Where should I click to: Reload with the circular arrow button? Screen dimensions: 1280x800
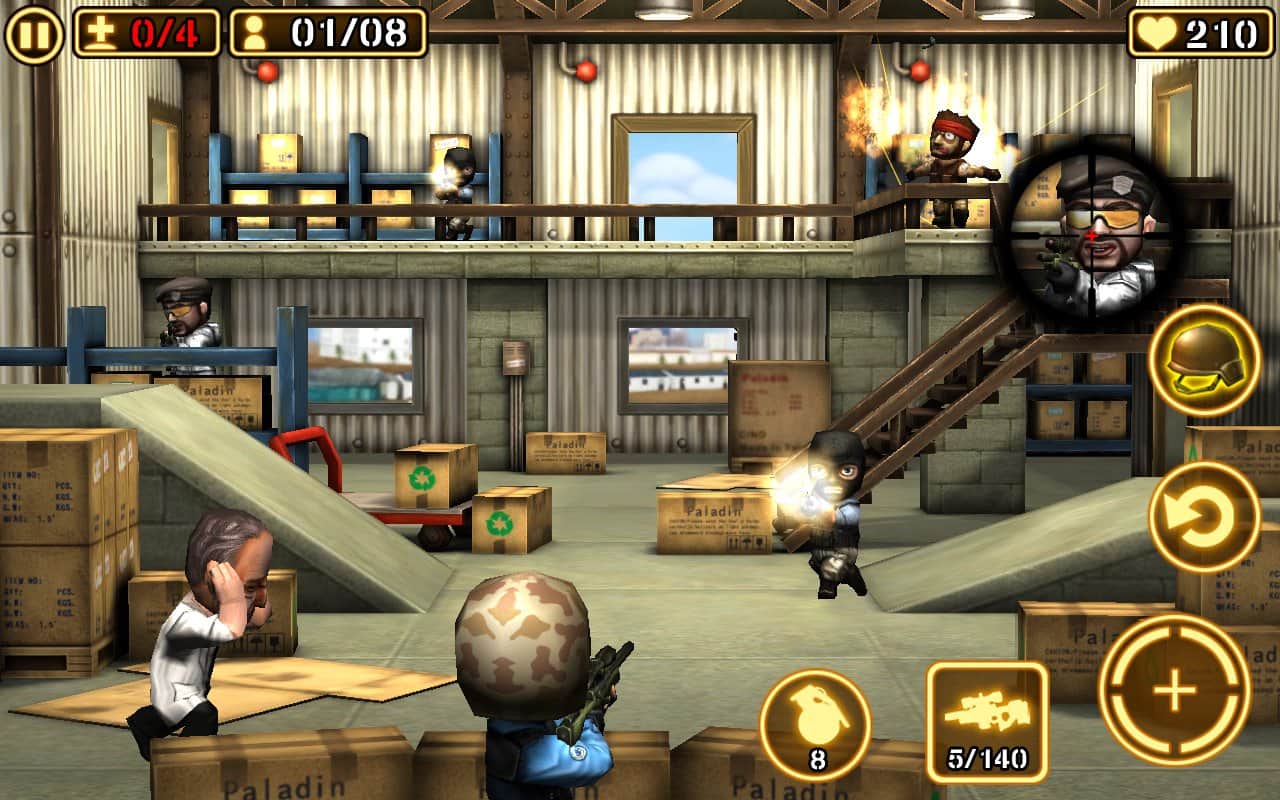pos(1204,517)
